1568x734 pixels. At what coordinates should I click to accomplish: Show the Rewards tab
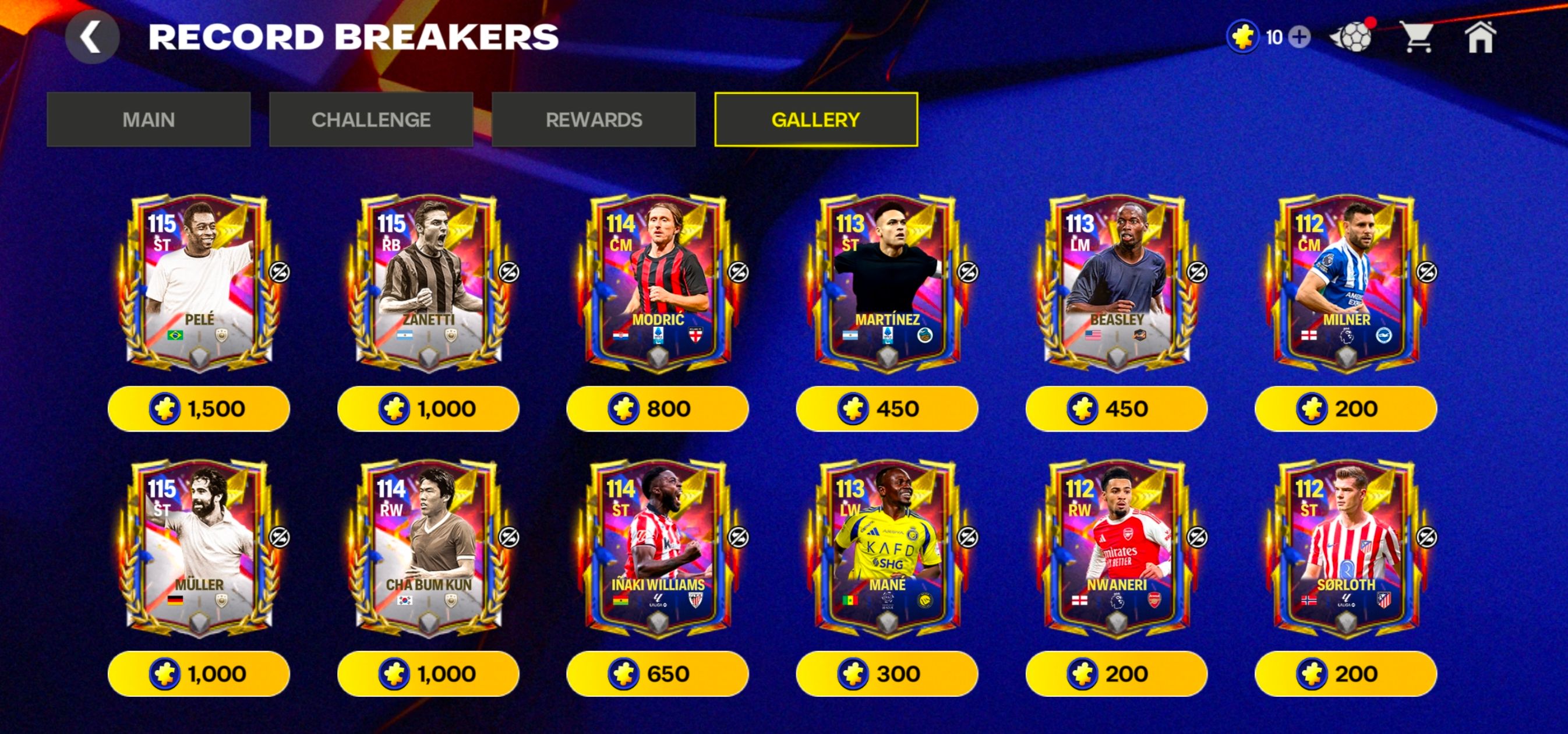pos(594,120)
